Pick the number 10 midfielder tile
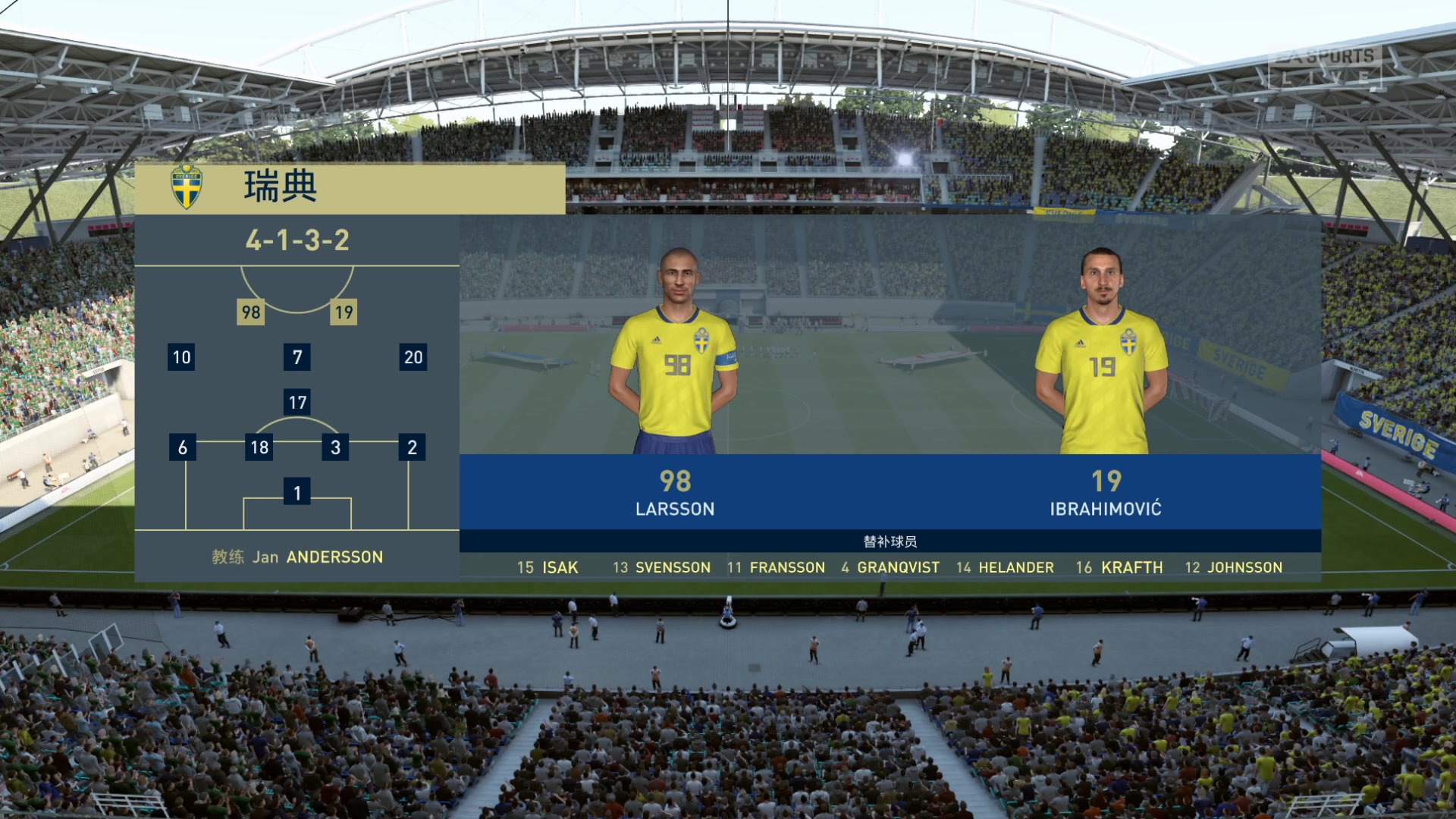Image resolution: width=1456 pixels, height=819 pixels. click(x=181, y=357)
